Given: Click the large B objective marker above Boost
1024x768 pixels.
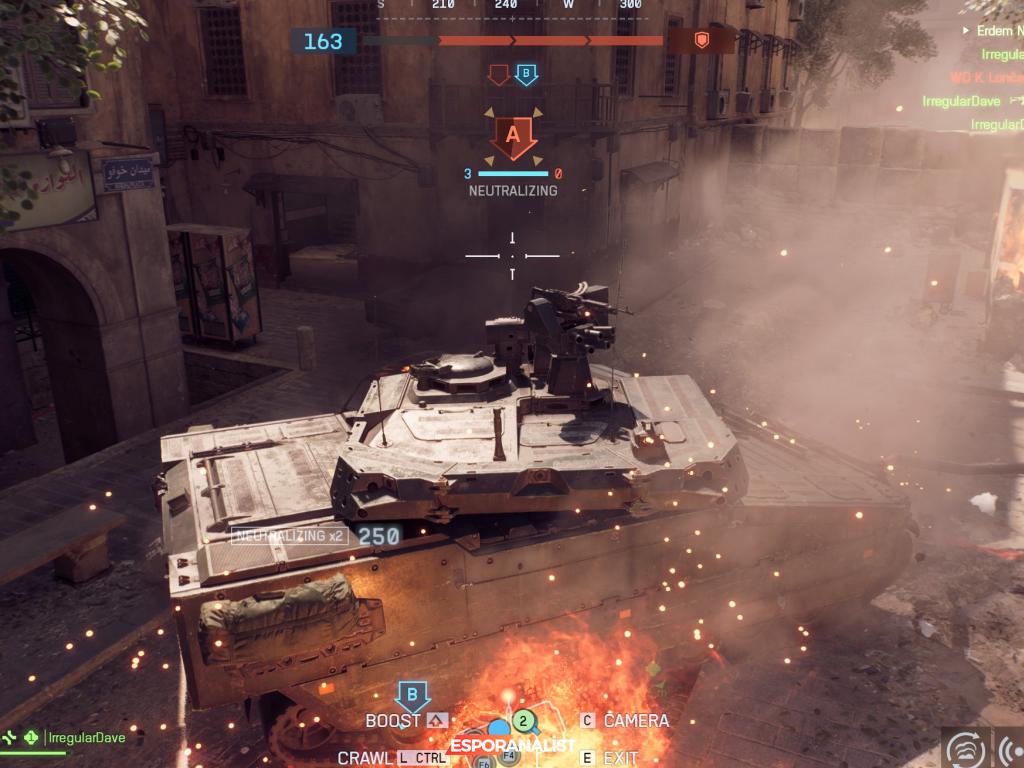Looking at the screenshot, I should click(412, 695).
